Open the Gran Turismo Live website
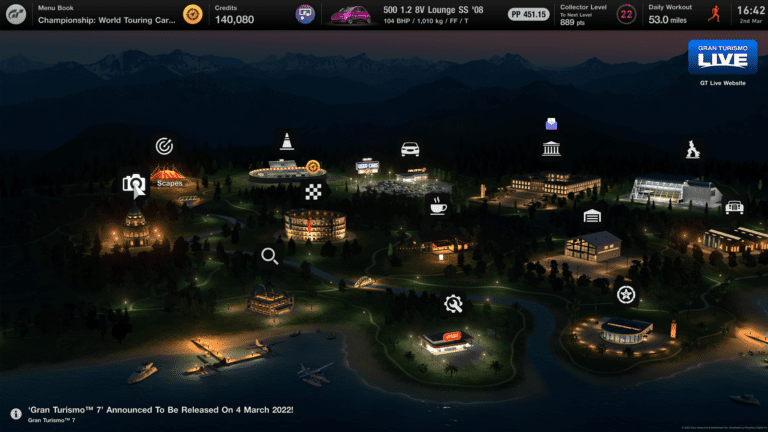Image resolution: width=768 pixels, height=432 pixels. [722, 58]
